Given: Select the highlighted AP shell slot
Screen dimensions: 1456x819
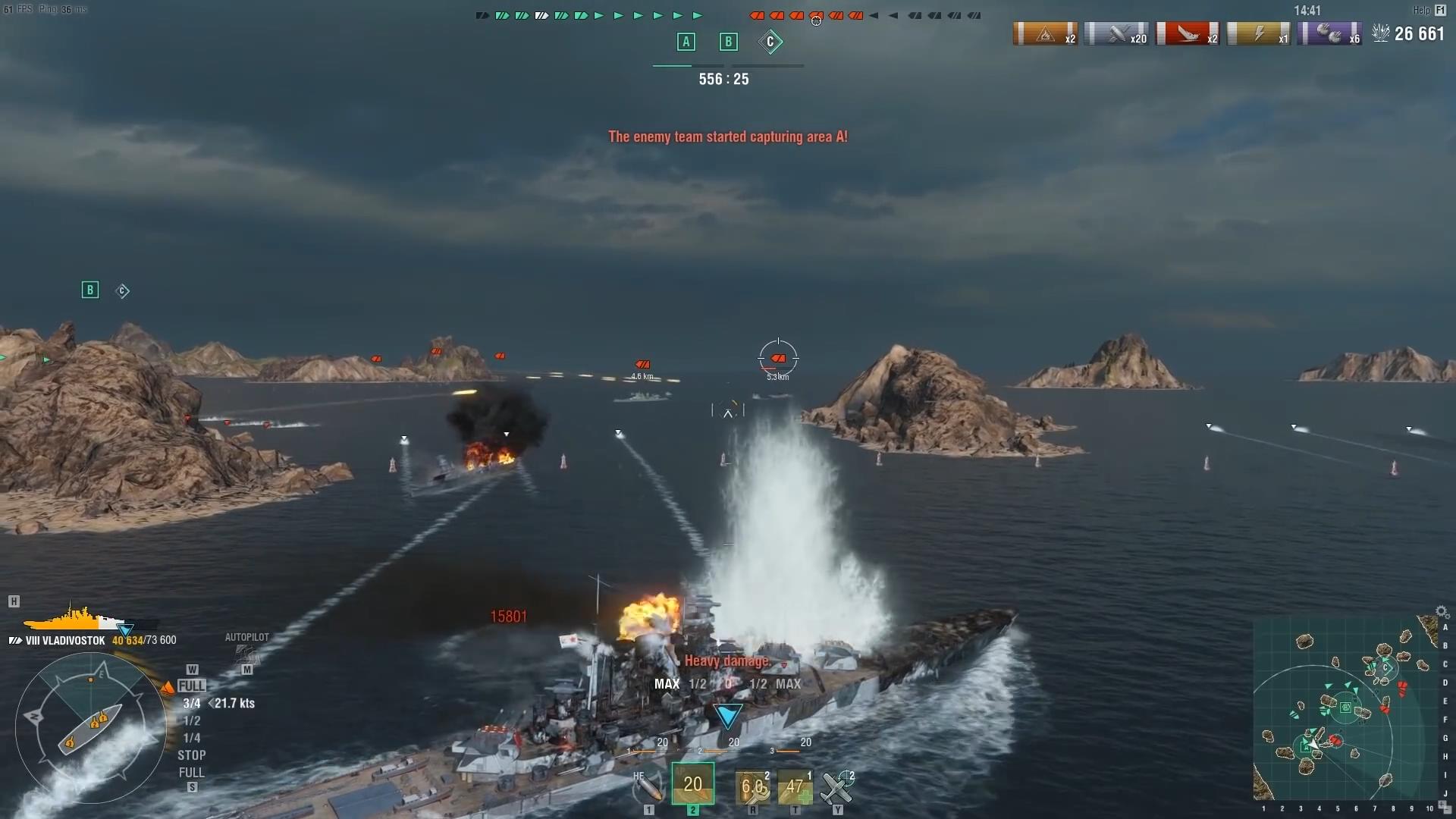Looking at the screenshot, I should tap(692, 784).
